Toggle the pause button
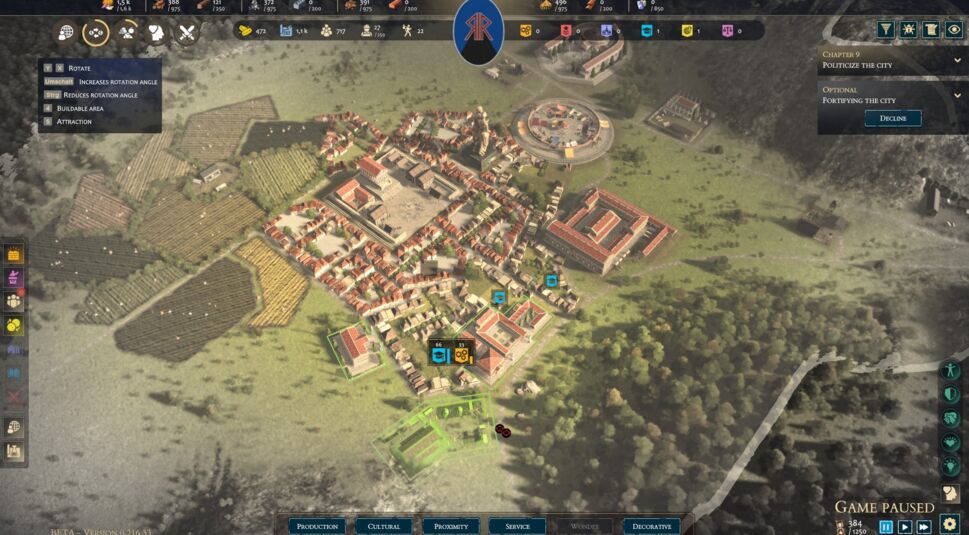Image resolution: width=969 pixels, height=535 pixels. [x=886, y=526]
